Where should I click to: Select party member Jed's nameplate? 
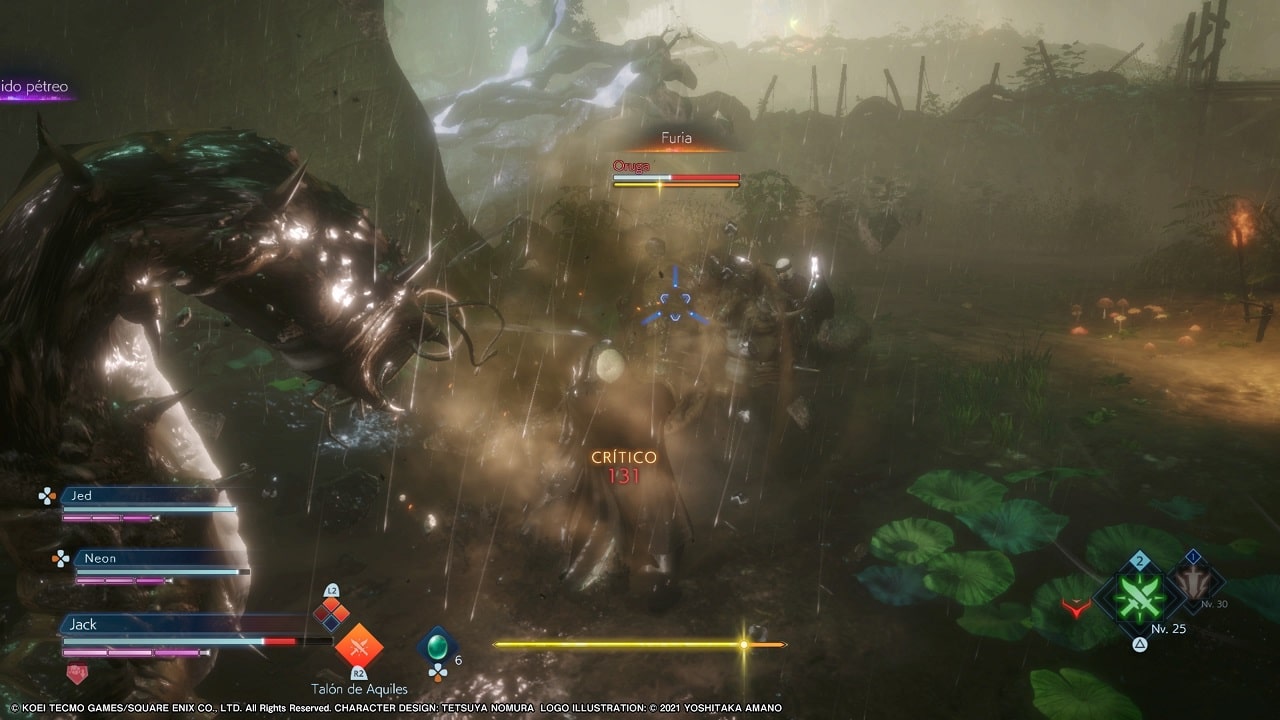138,496
